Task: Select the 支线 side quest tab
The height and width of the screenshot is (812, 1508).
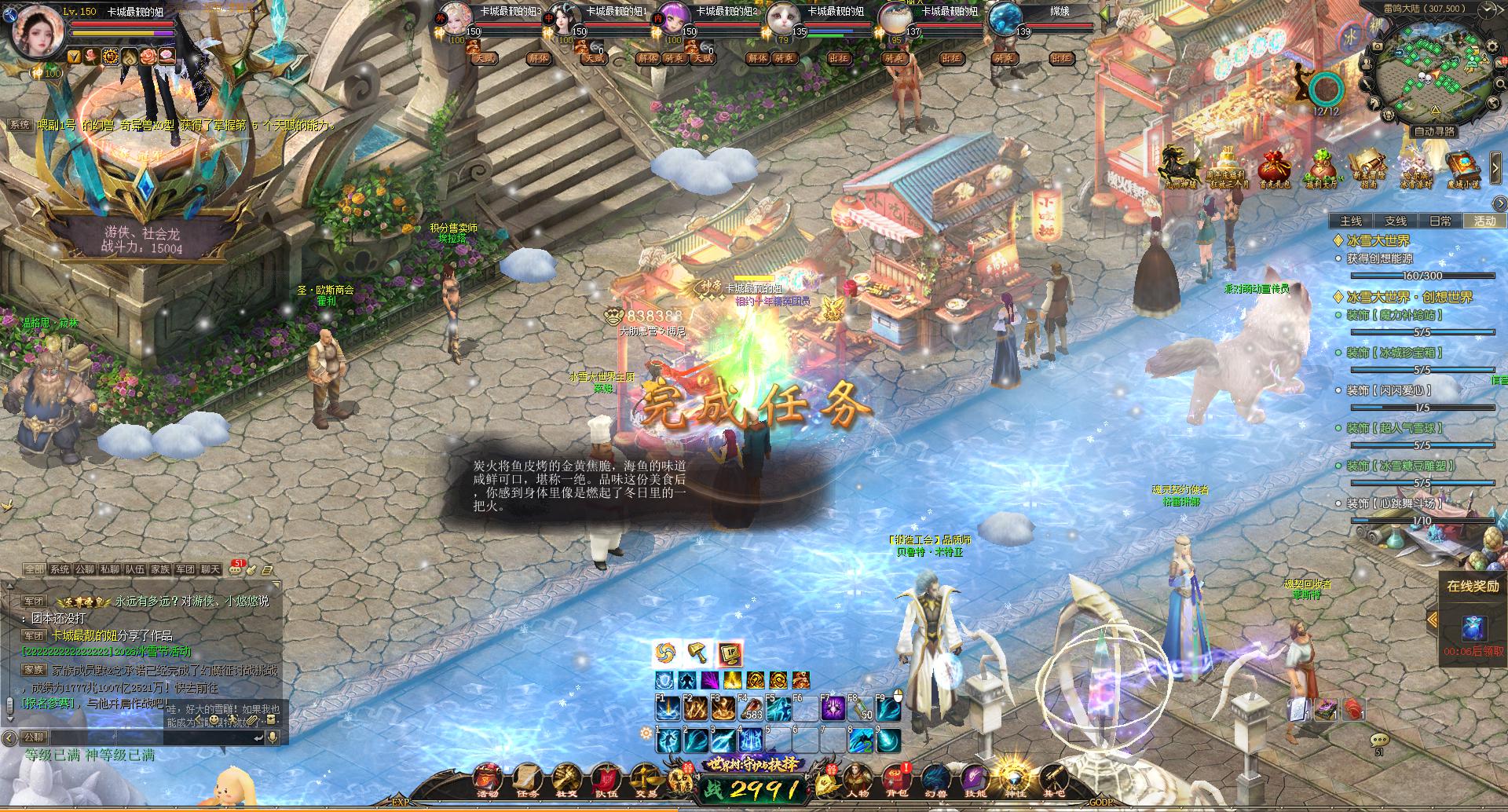Action: point(1396,221)
